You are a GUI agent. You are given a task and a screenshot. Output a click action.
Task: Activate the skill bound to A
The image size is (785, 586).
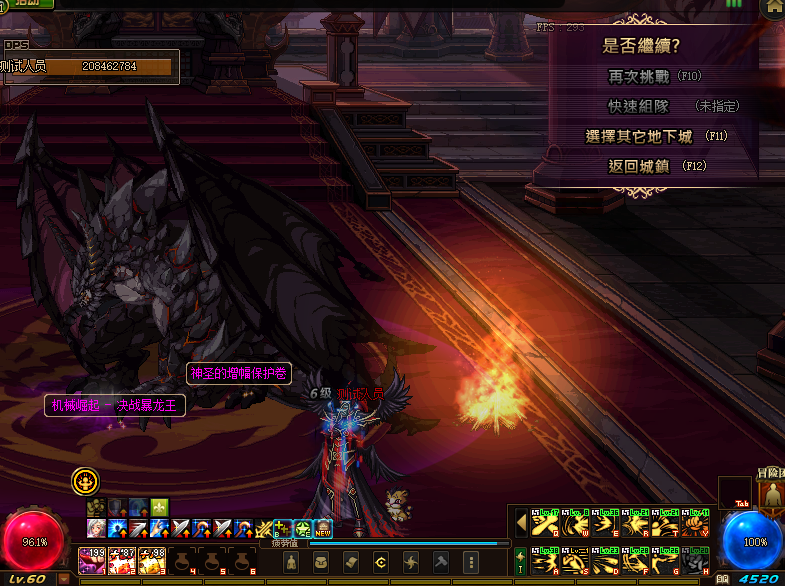544,560
